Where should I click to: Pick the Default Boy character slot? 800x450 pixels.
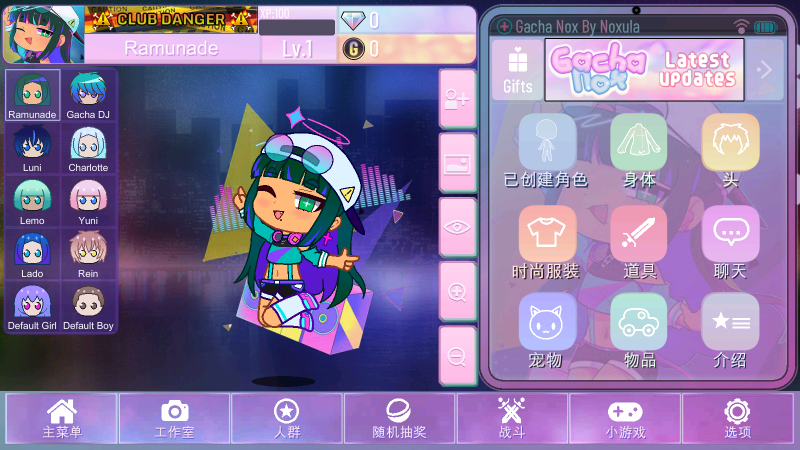(88, 308)
